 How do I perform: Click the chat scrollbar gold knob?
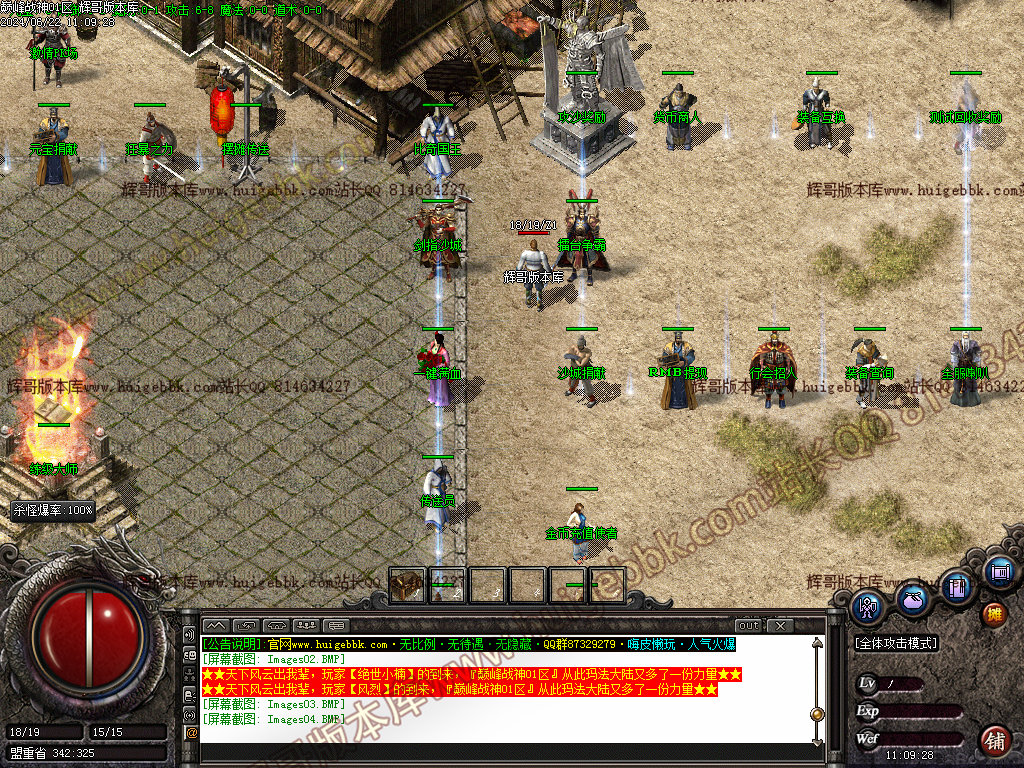817,714
